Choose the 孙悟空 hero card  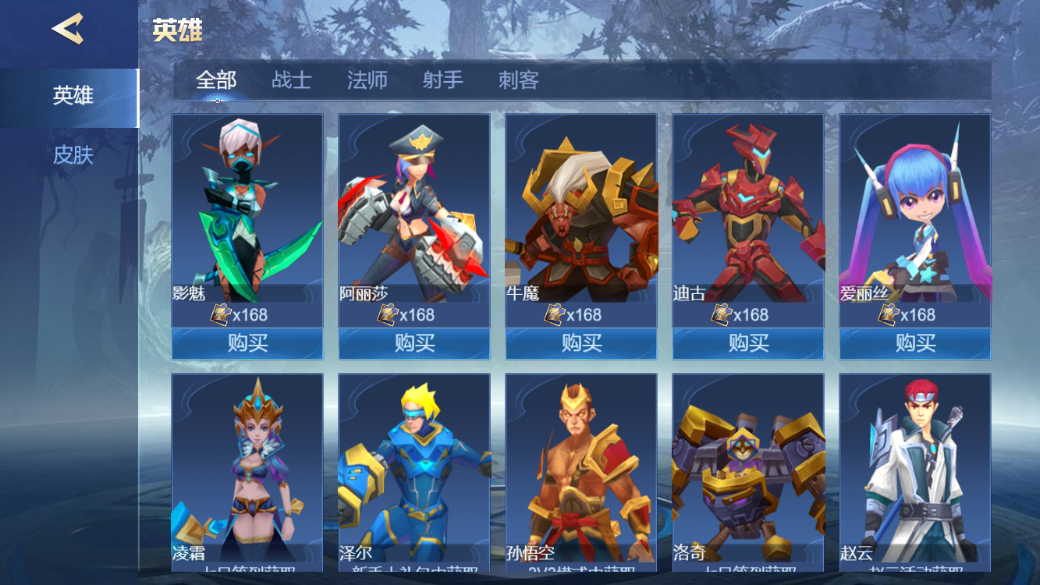581,470
